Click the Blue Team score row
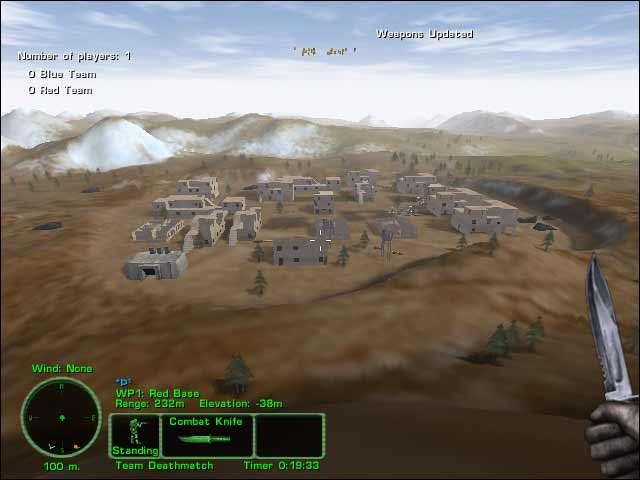Viewport: 640px width, 480px height. [x=60, y=74]
